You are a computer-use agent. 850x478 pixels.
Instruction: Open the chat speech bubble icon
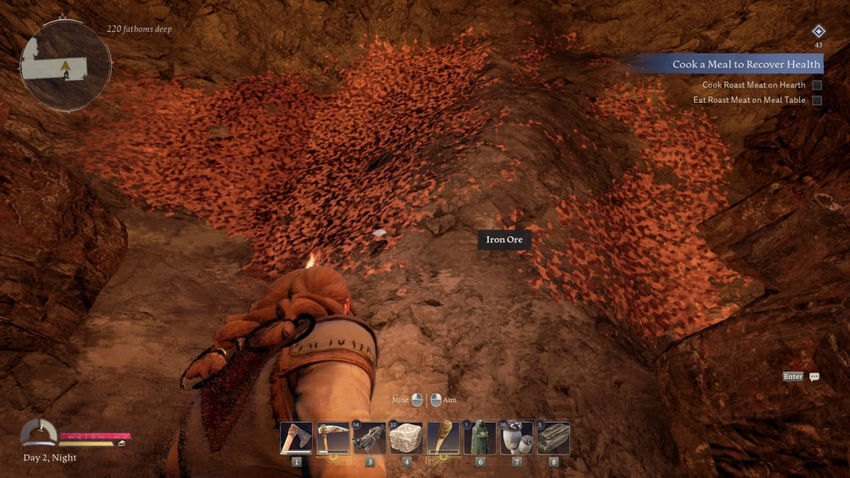tap(814, 377)
